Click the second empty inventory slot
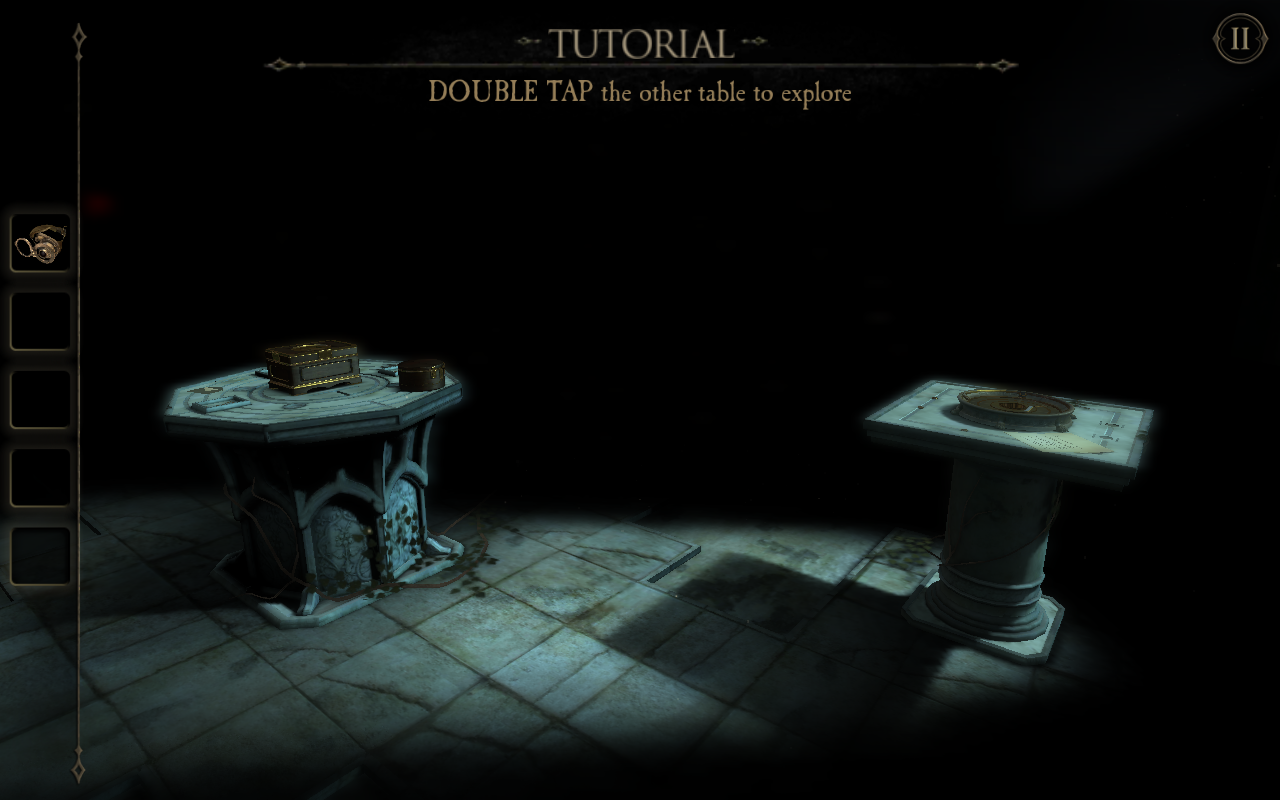This screenshot has width=1280, height=800. (x=40, y=320)
